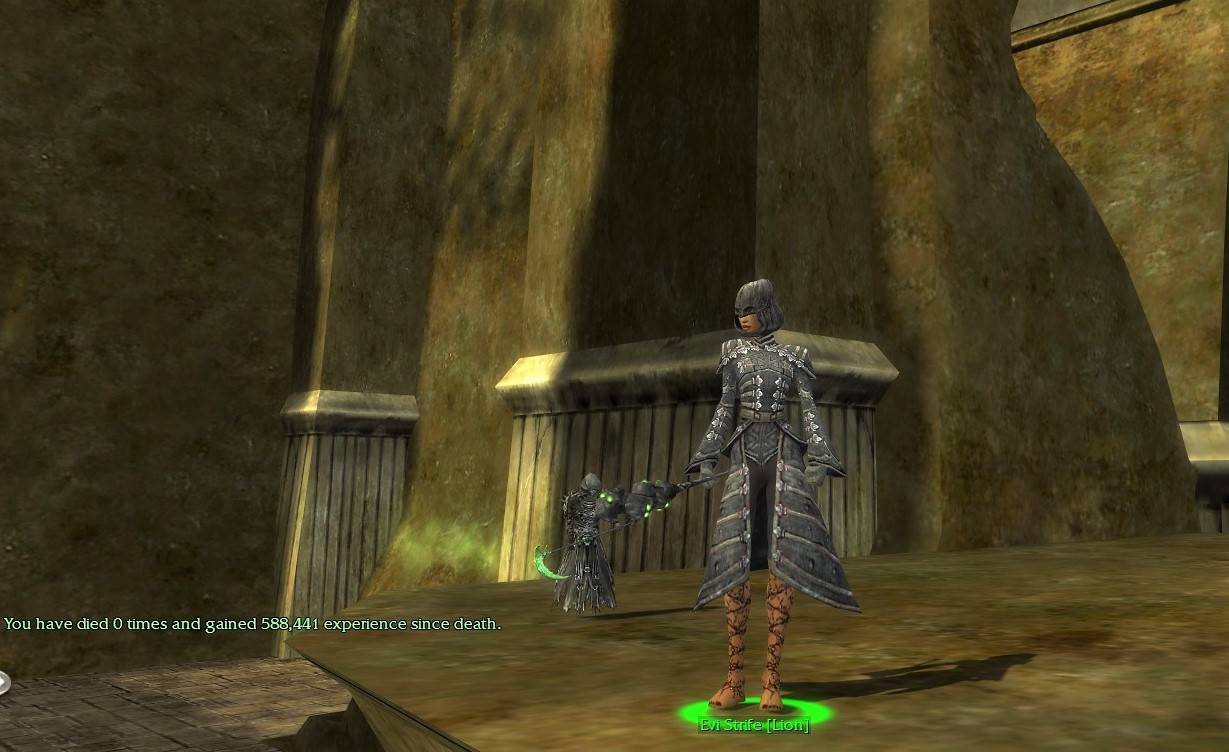Click the round chat bubble button
The image size is (1229, 752).
click(x=3, y=683)
